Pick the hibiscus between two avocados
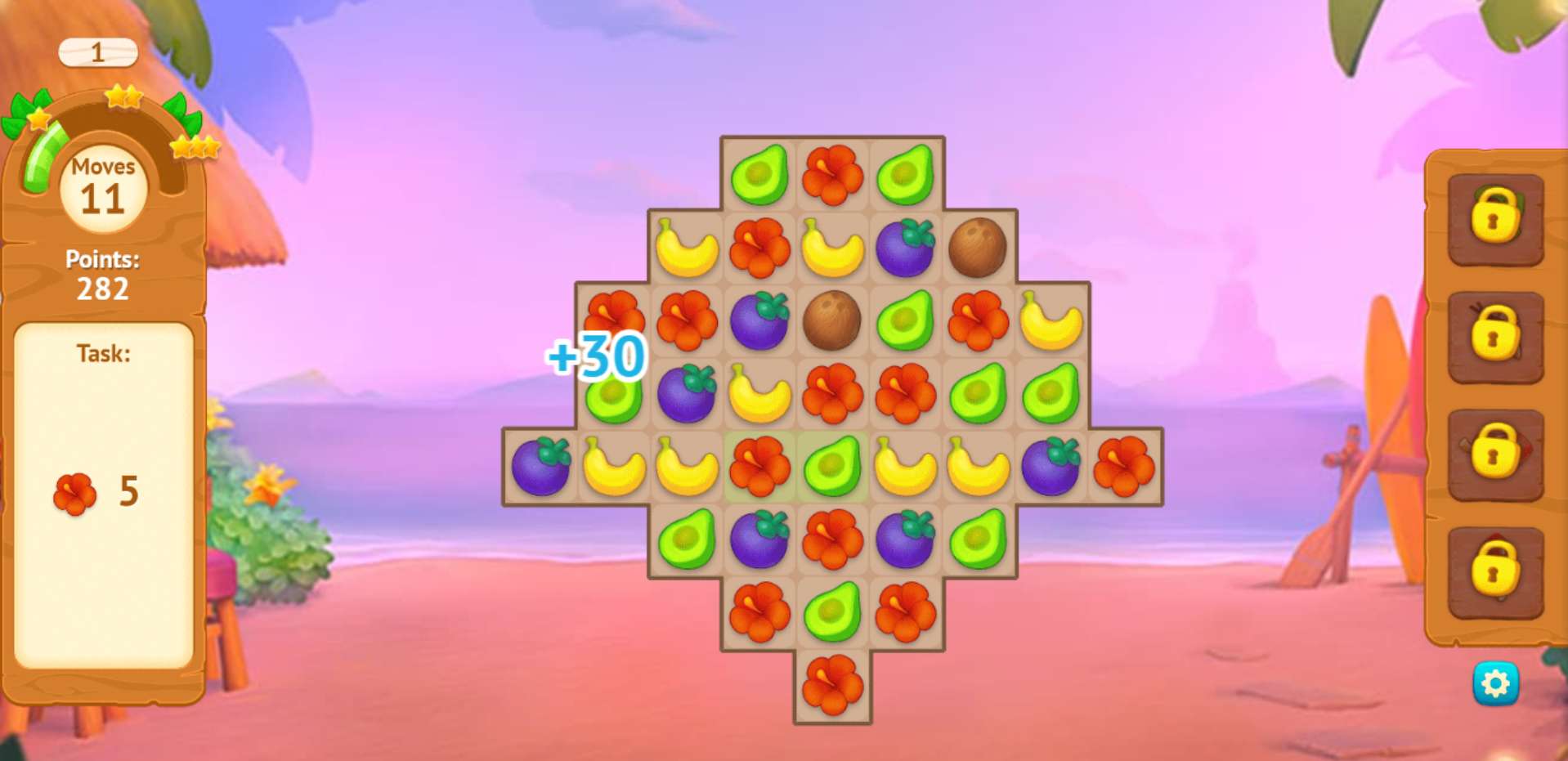 832,175
